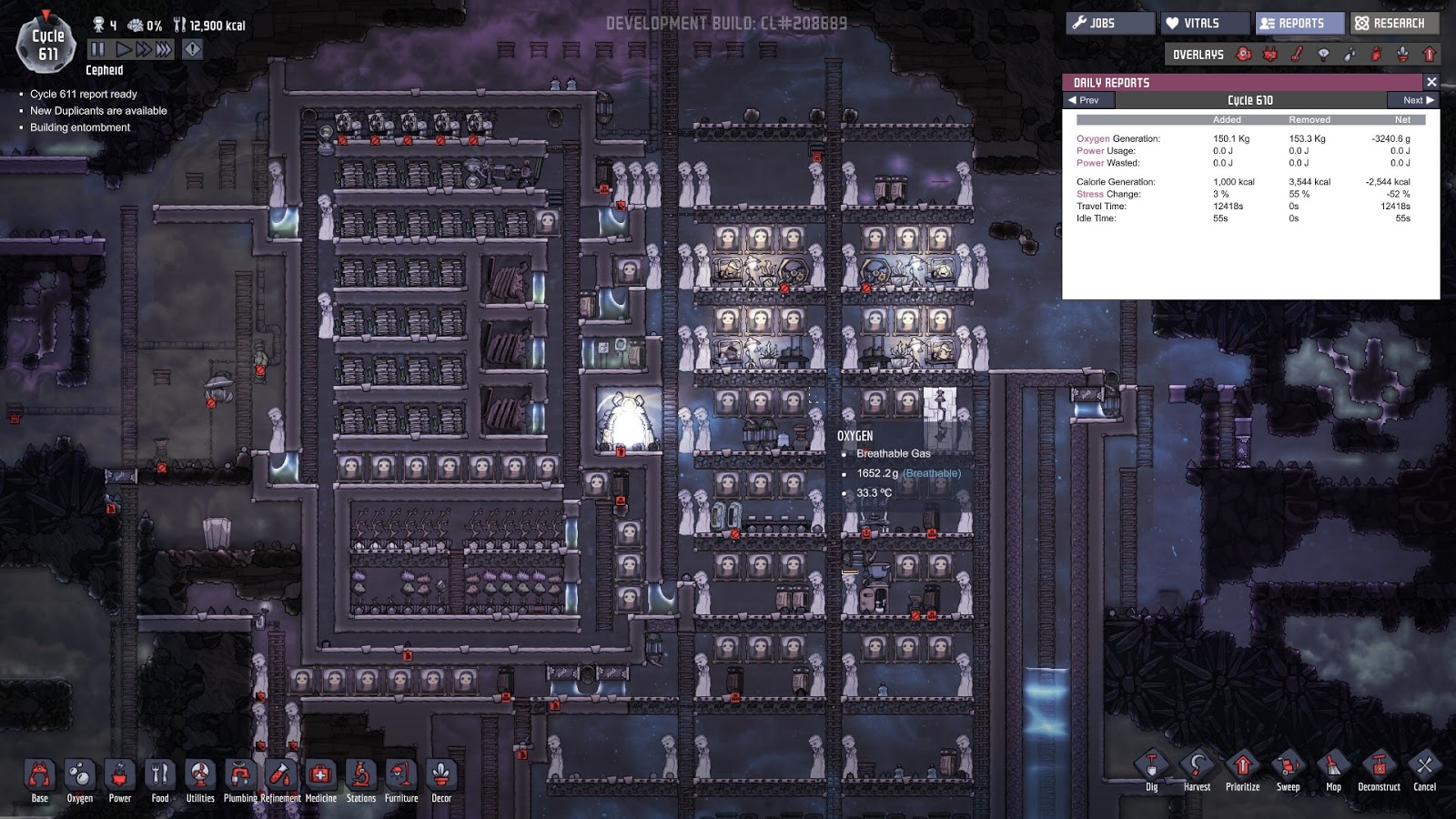The image size is (1456, 819).
Task: Open the Base build category
Action: pos(40,776)
